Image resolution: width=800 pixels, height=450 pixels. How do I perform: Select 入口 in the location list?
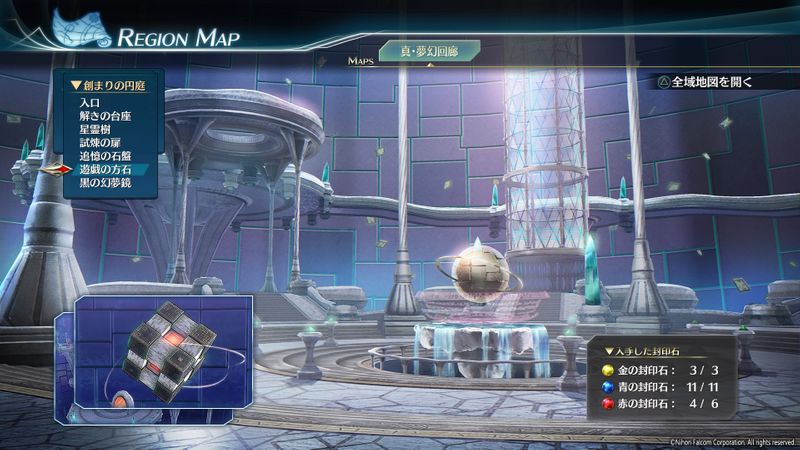click(x=91, y=103)
